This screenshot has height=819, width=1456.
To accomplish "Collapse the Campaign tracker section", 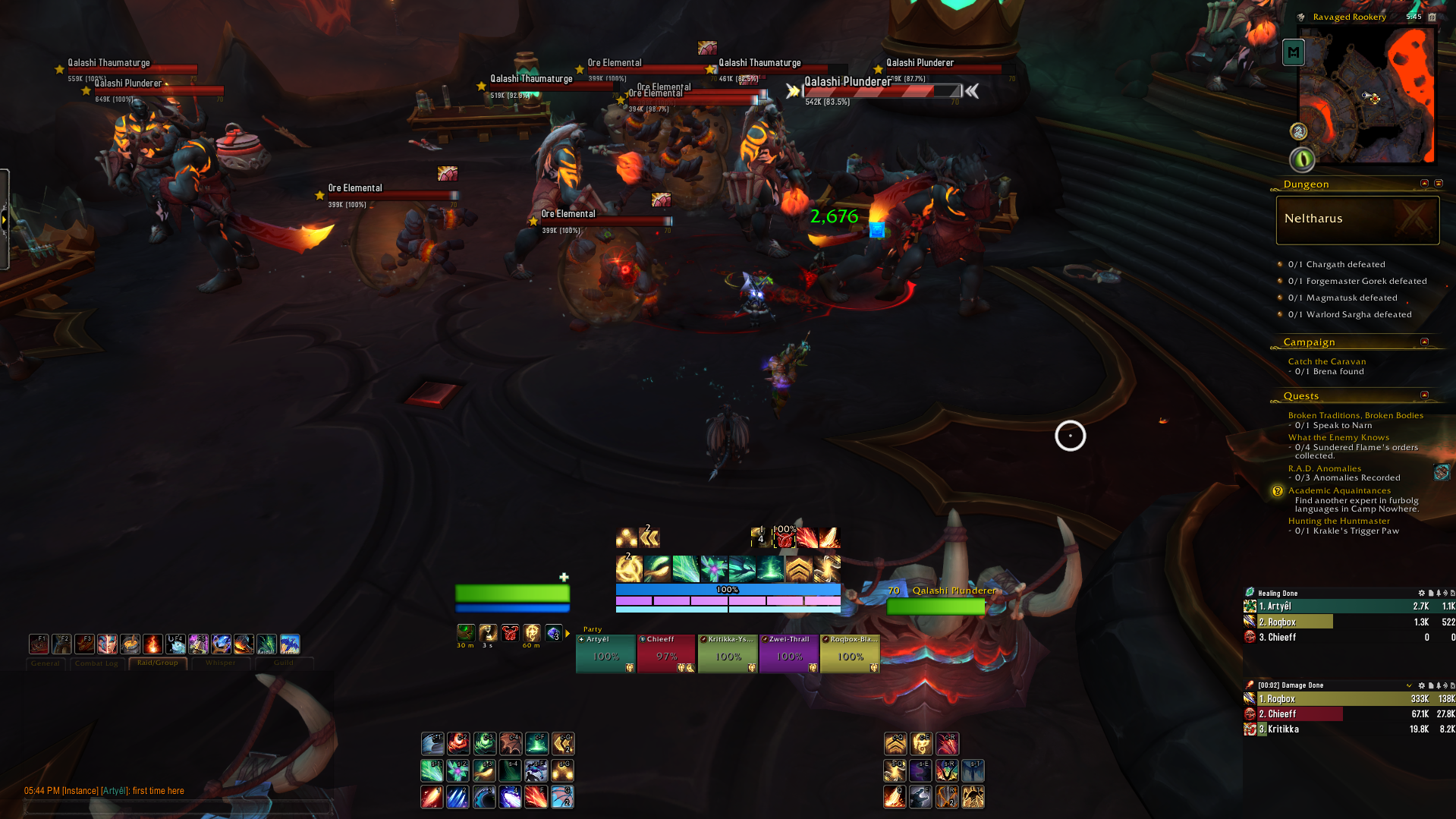I will pyautogui.click(x=1424, y=342).
